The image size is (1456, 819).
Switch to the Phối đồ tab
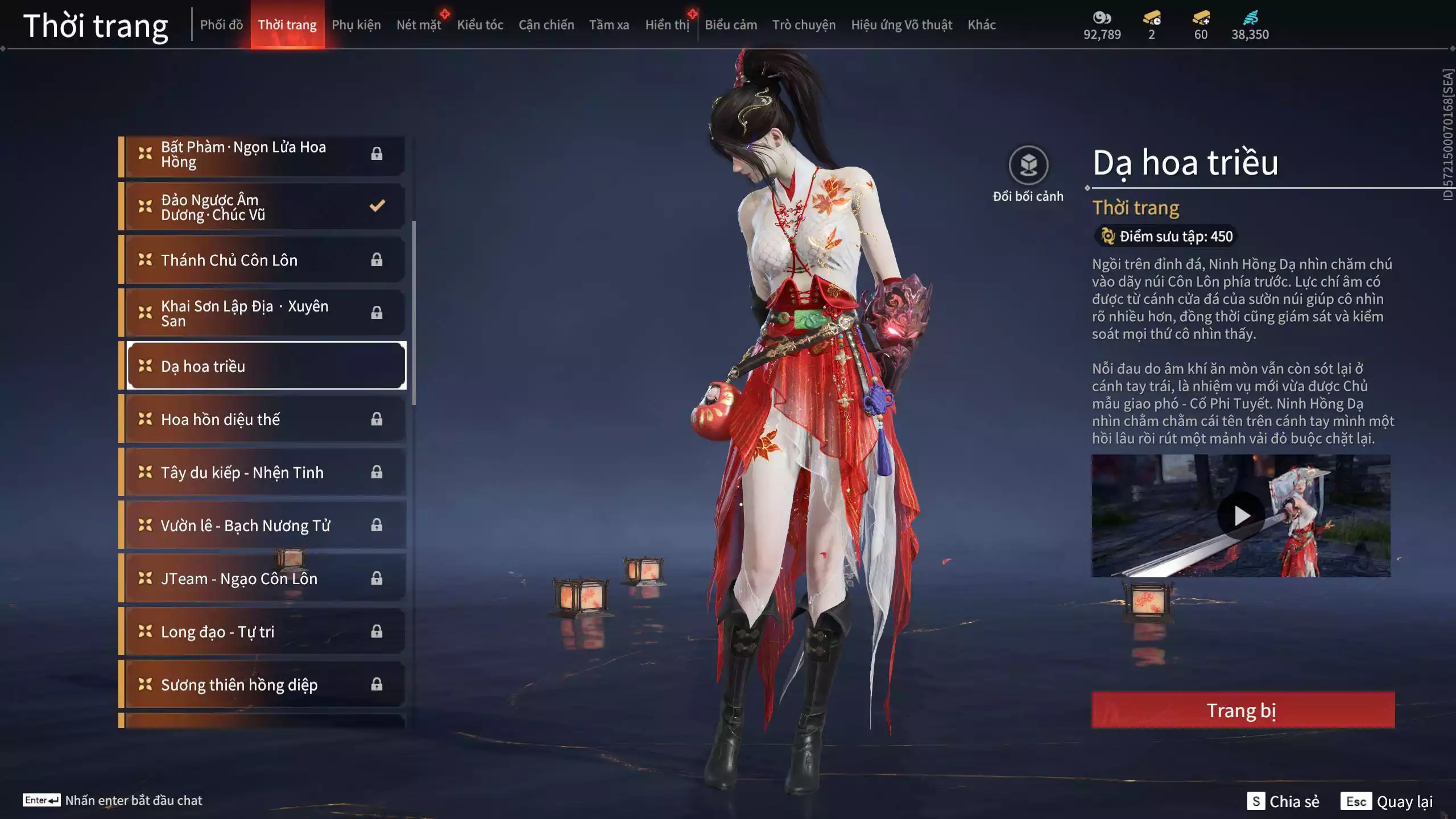point(221,25)
